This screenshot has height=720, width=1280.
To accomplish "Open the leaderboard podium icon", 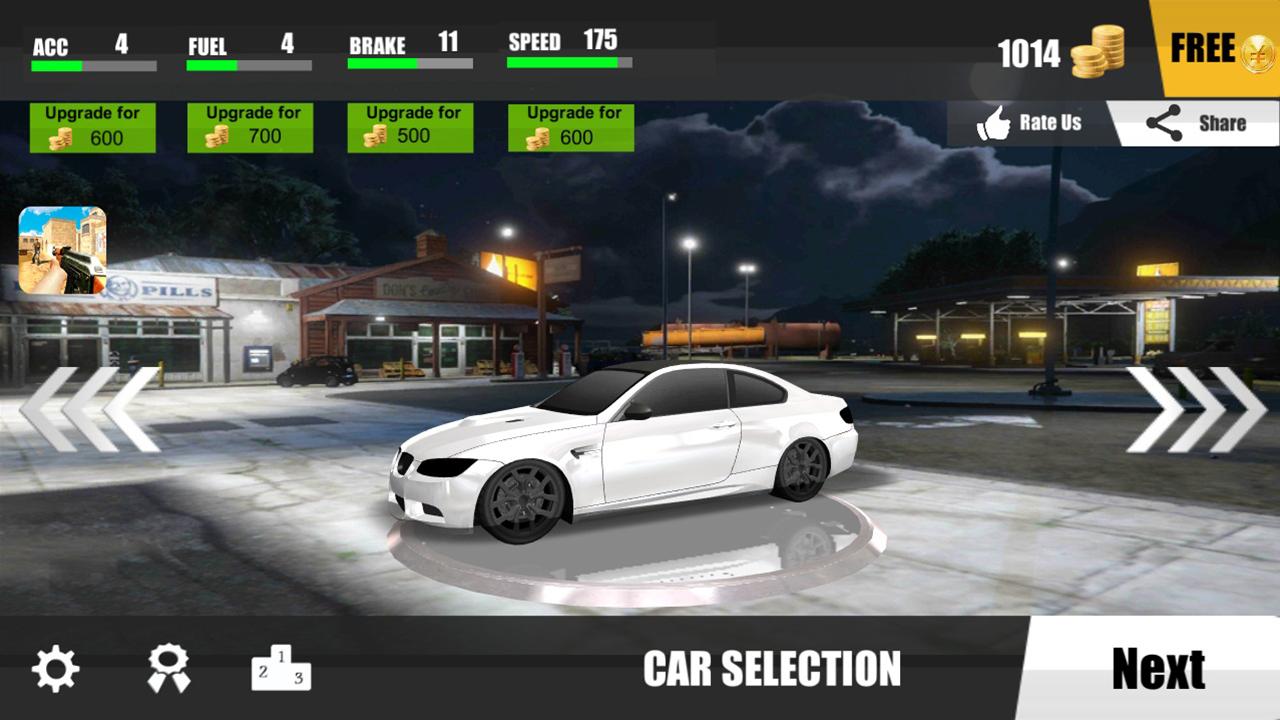I will (281, 667).
